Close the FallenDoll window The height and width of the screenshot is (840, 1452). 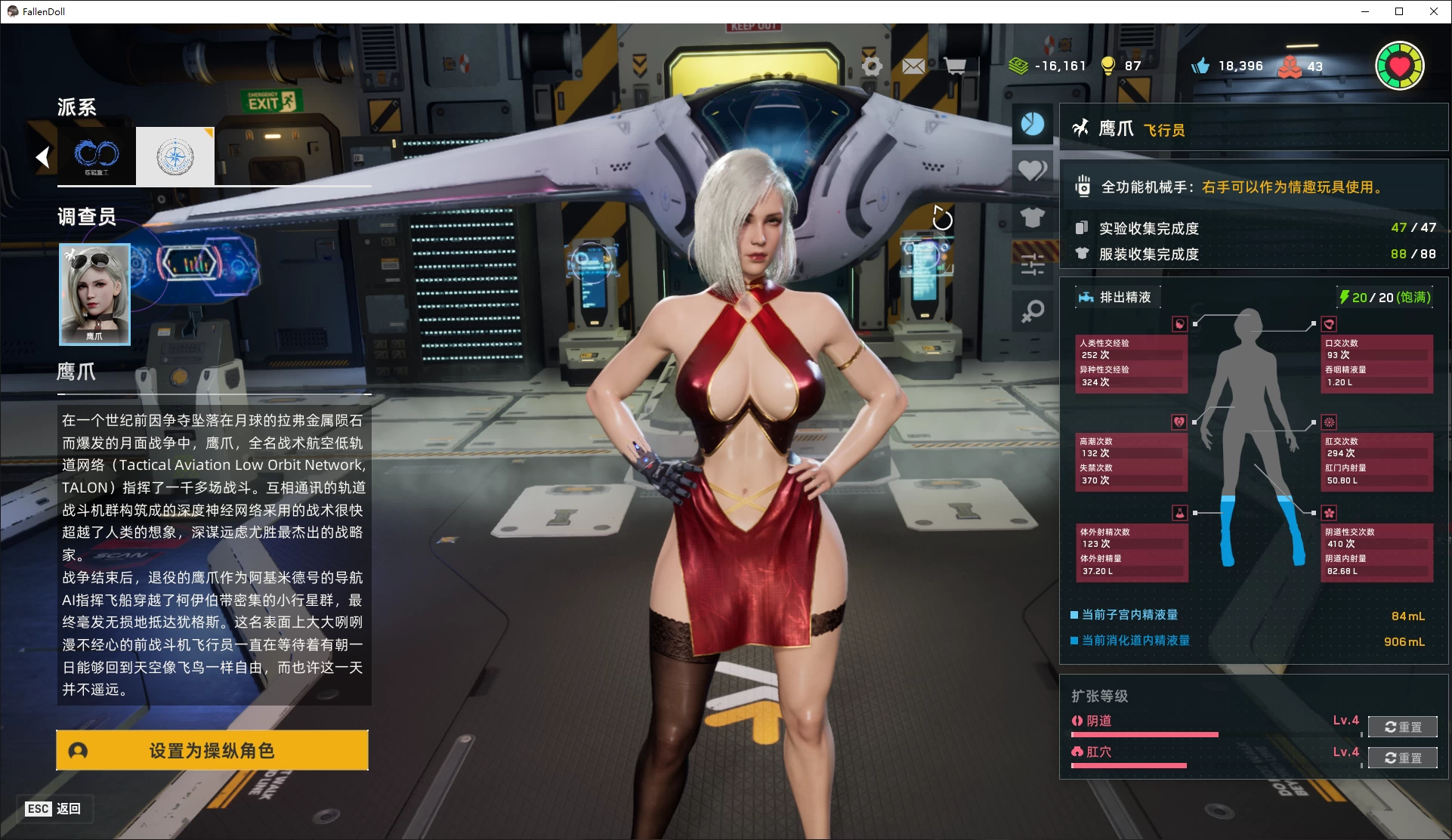pyautogui.click(x=1433, y=11)
